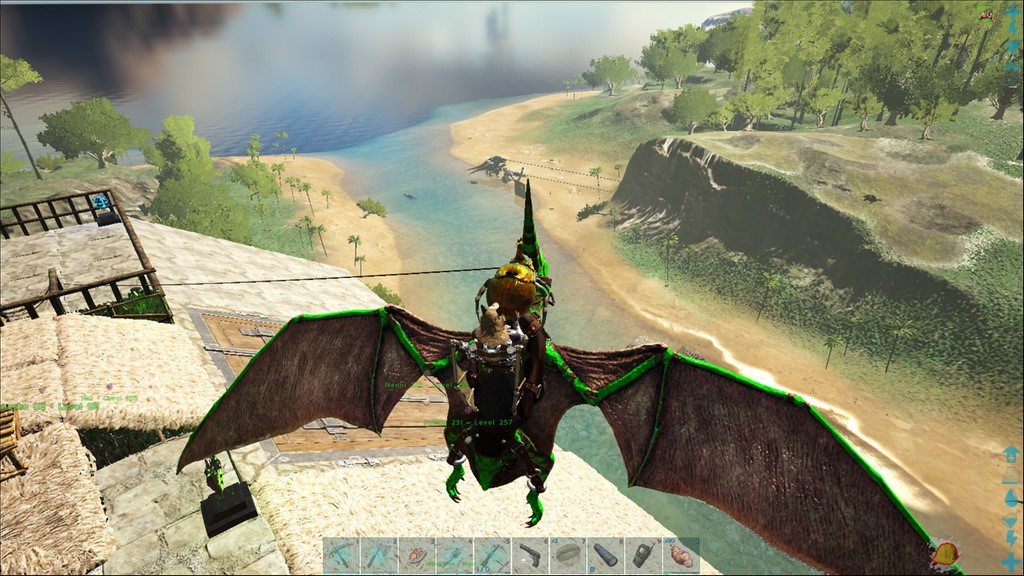Equip the hatchet from the hotbar
1024x576 pixels.
(379, 555)
